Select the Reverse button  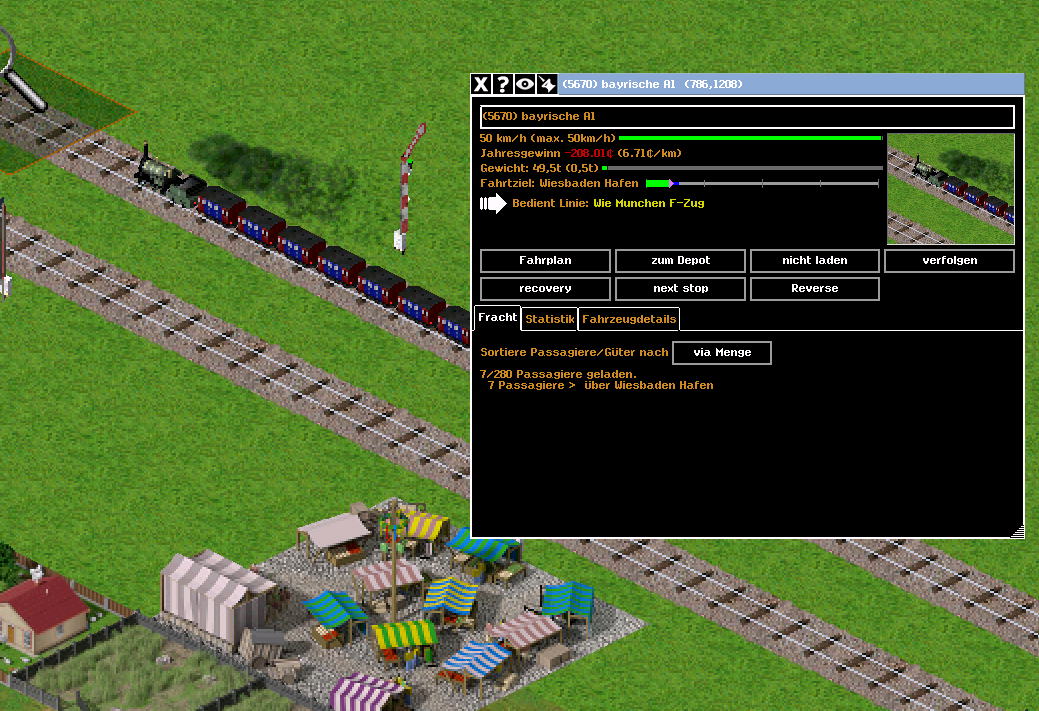814,289
